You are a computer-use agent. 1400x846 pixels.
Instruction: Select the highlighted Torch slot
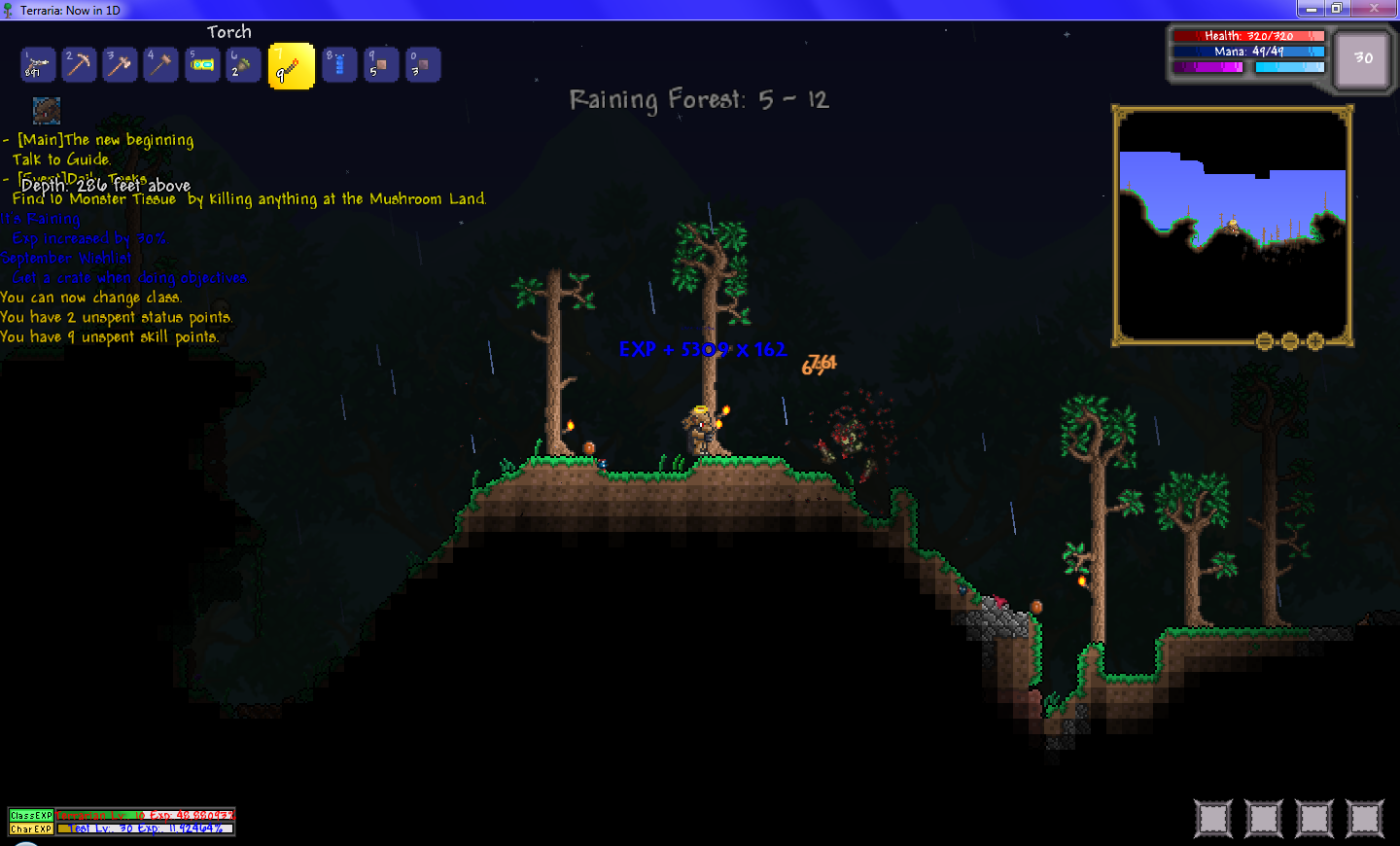(x=291, y=66)
